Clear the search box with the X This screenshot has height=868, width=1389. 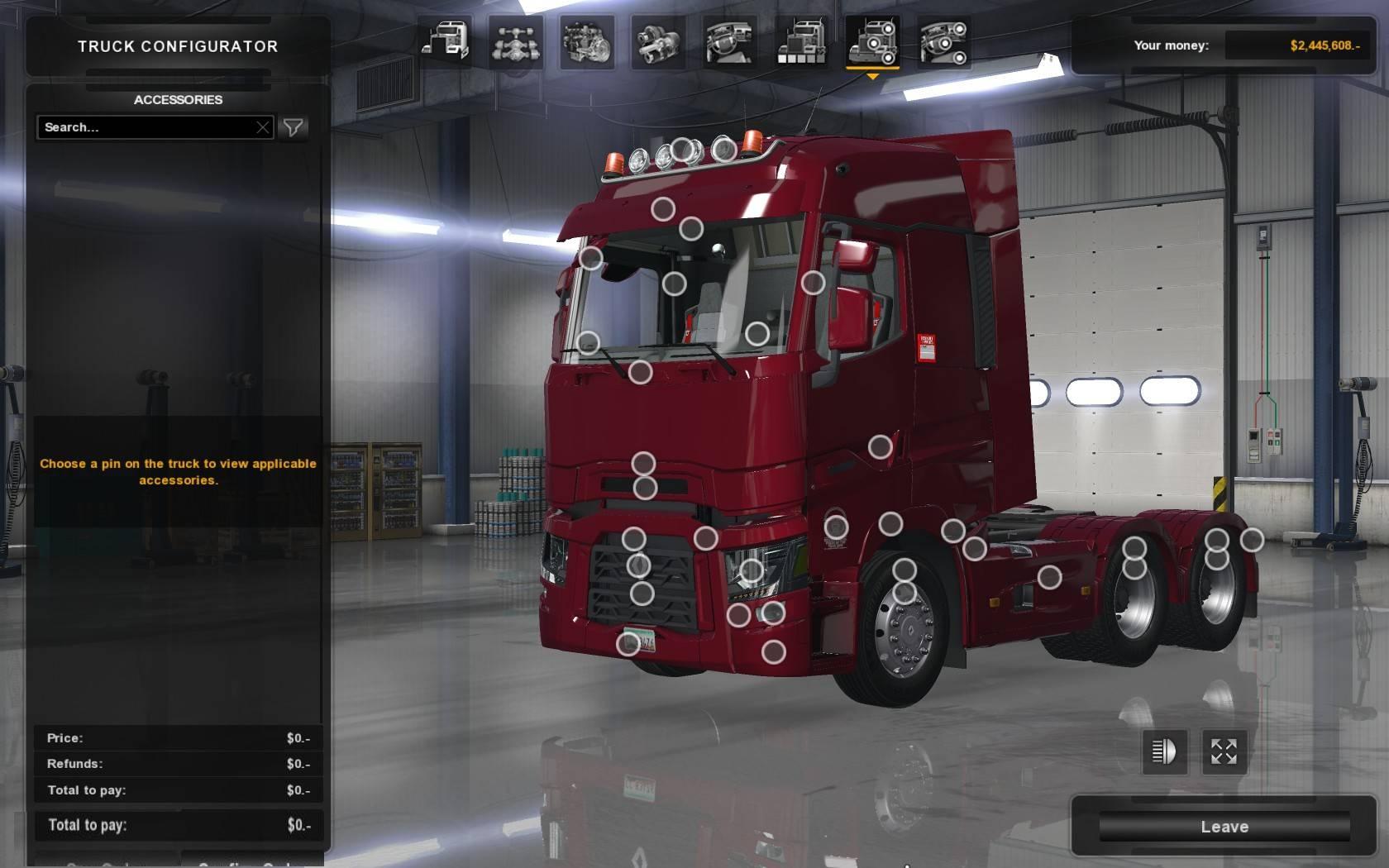coord(263,127)
